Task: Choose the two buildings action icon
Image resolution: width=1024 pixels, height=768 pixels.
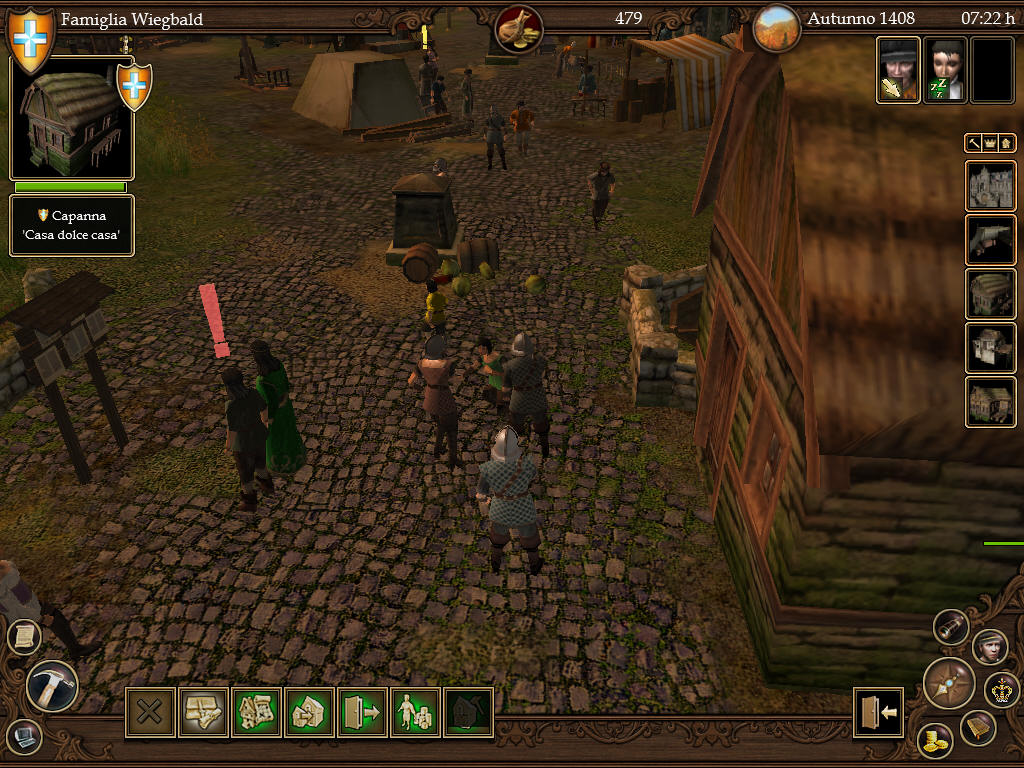Action: pyautogui.click(x=256, y=713)
